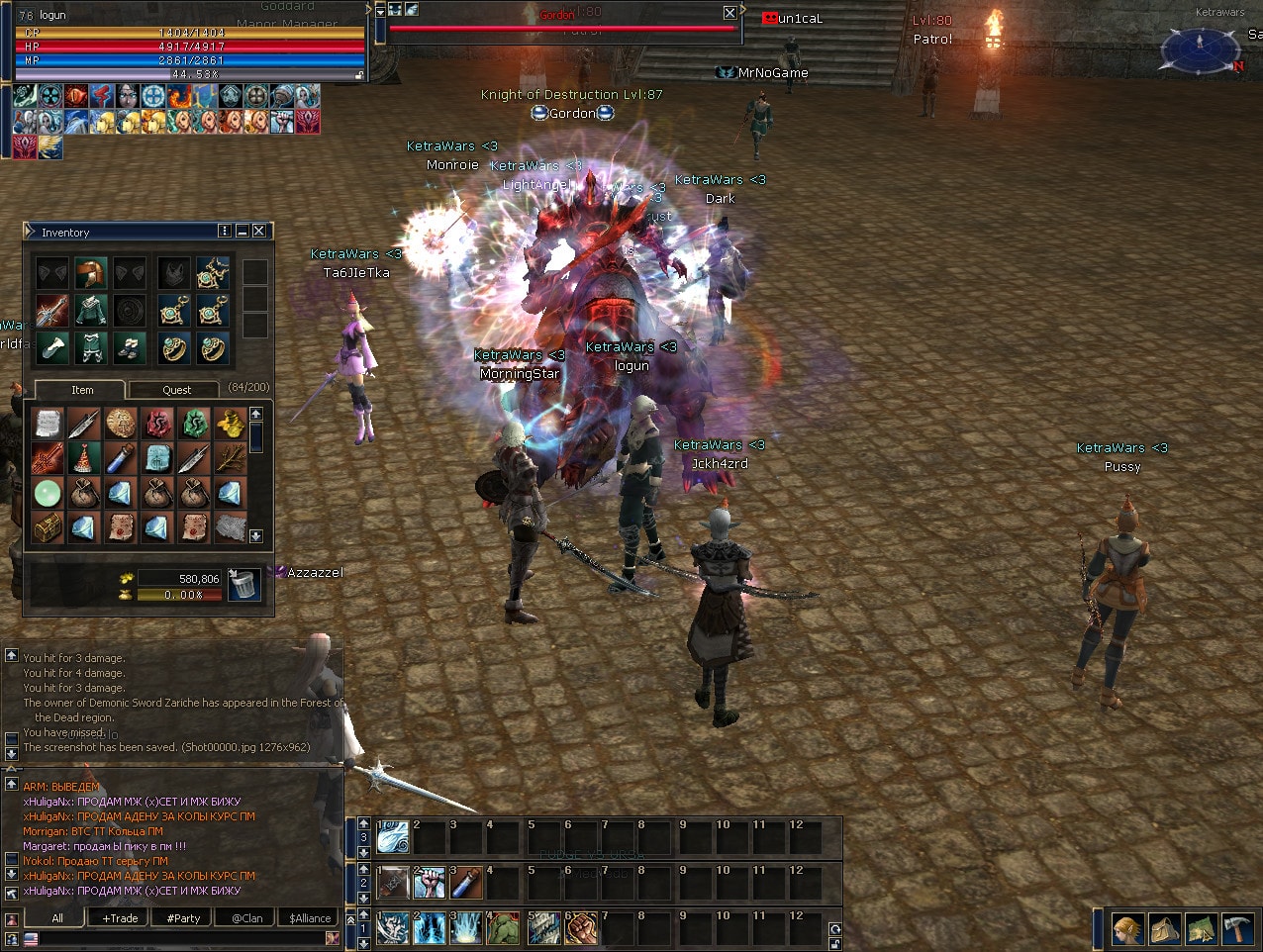Minimize the Inventory window
Screen dimensions: 1263x952
[x=242, y=231]
